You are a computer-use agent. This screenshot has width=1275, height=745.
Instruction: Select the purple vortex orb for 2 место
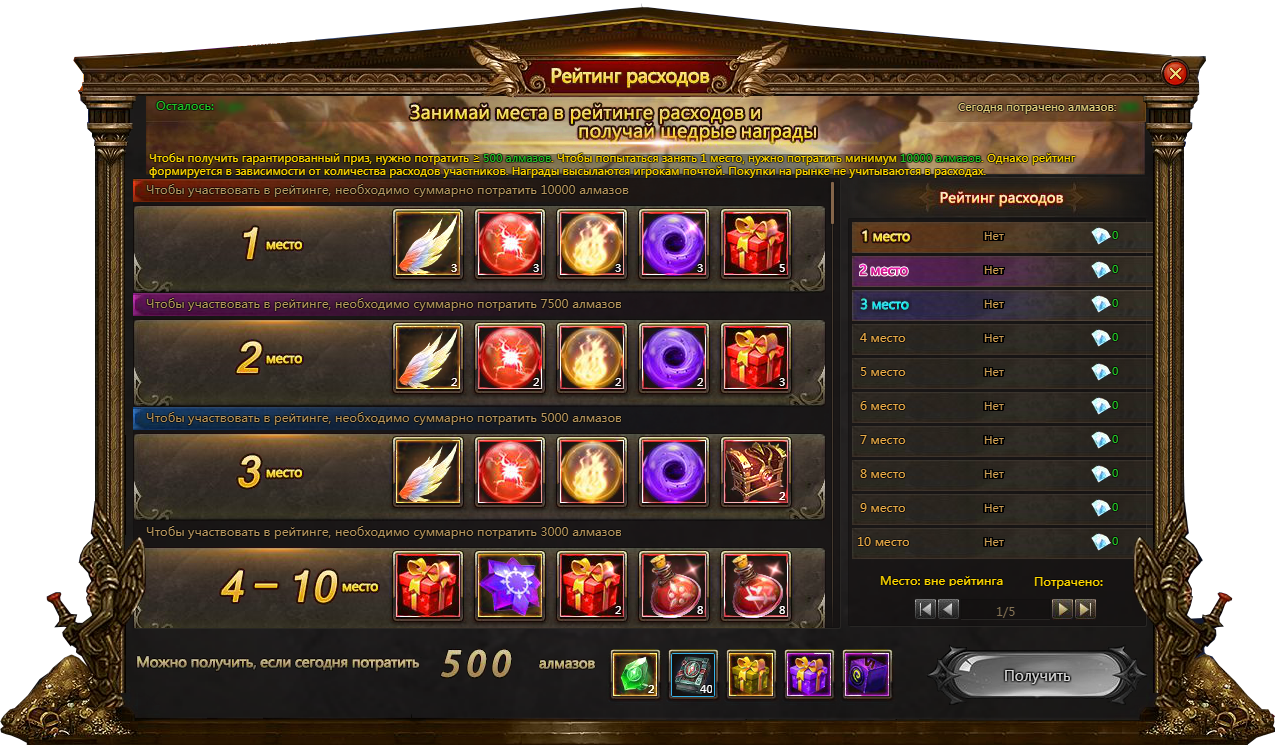pos(673,357)
